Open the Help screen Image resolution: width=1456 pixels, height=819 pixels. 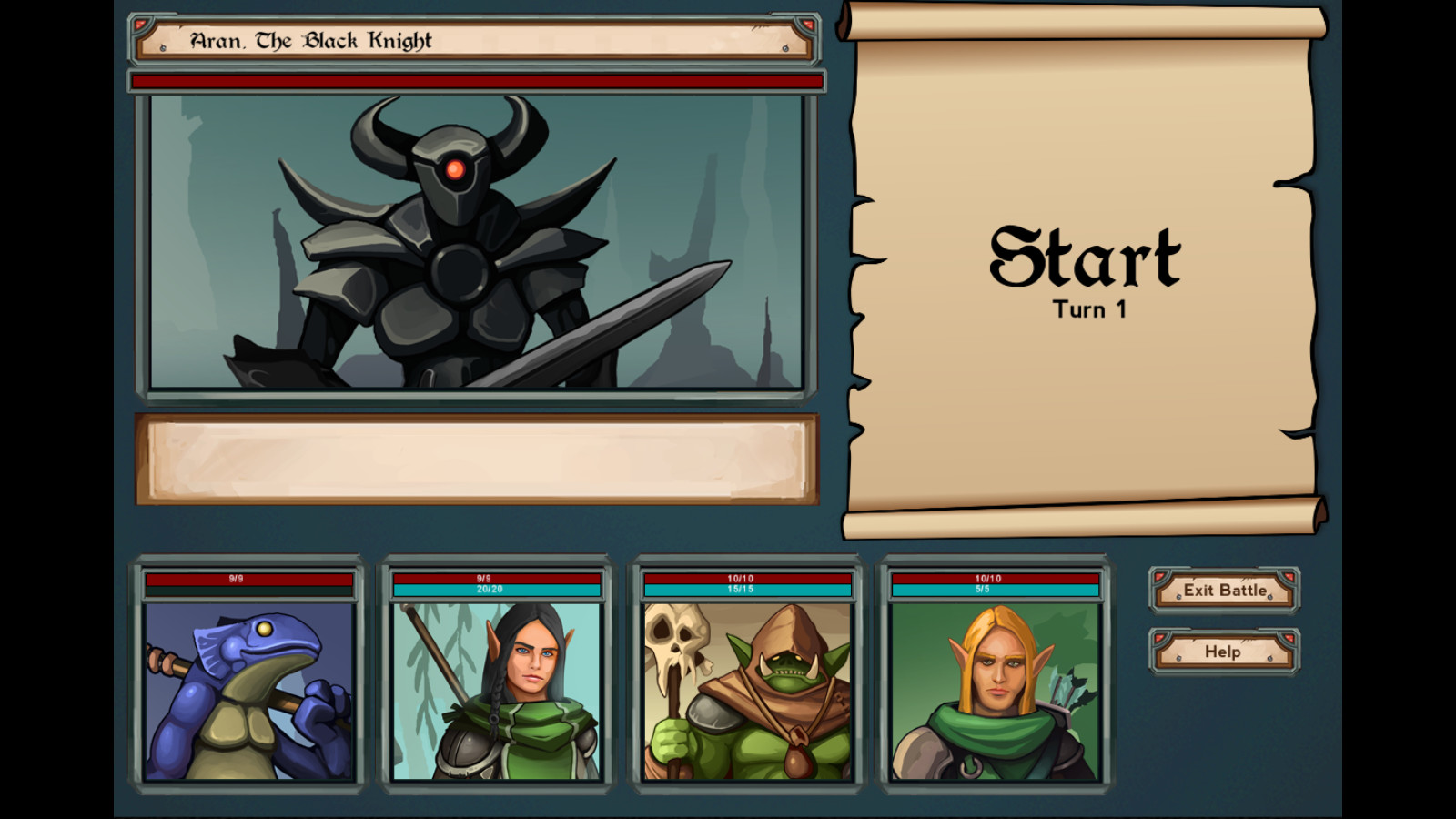pos(1224,652)
